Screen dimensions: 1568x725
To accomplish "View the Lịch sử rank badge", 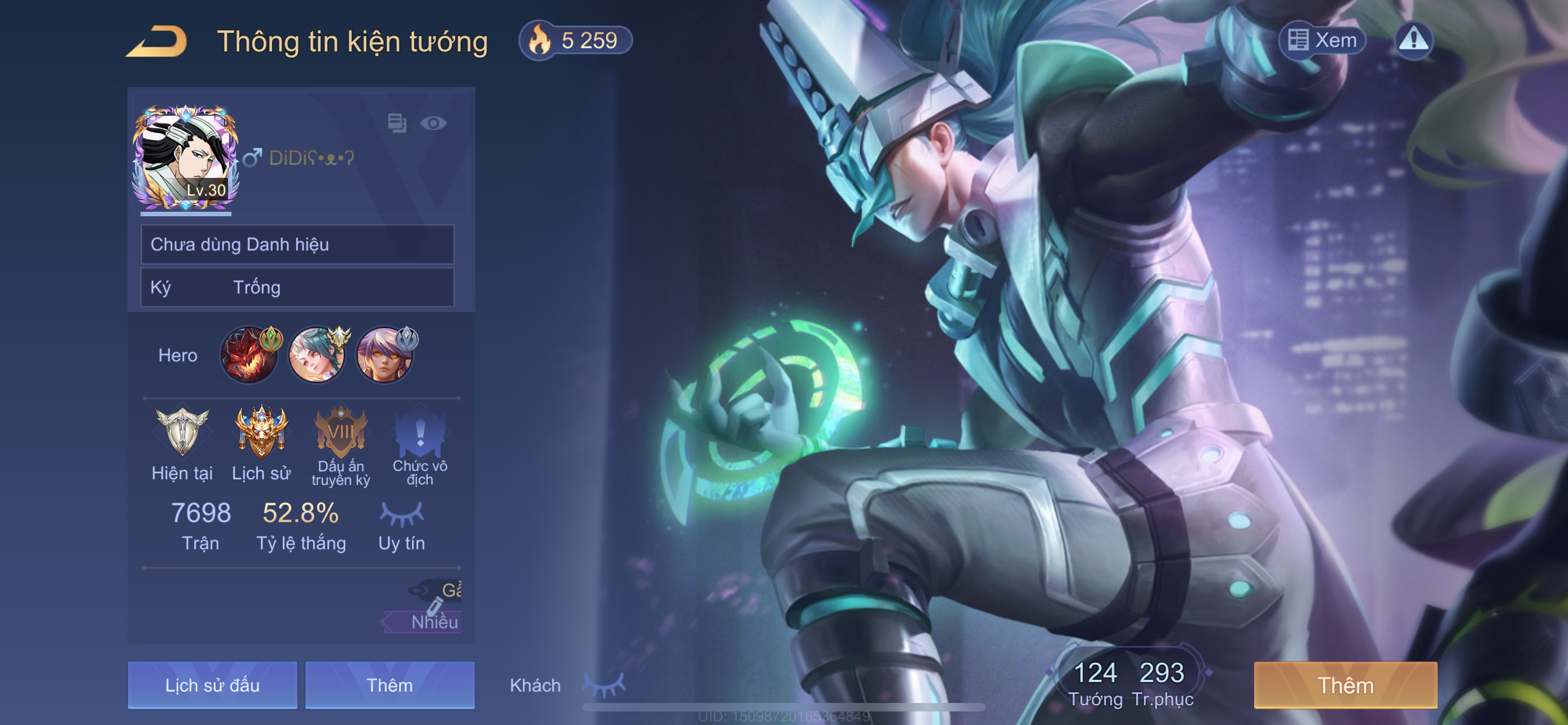I will coord(261,434).
